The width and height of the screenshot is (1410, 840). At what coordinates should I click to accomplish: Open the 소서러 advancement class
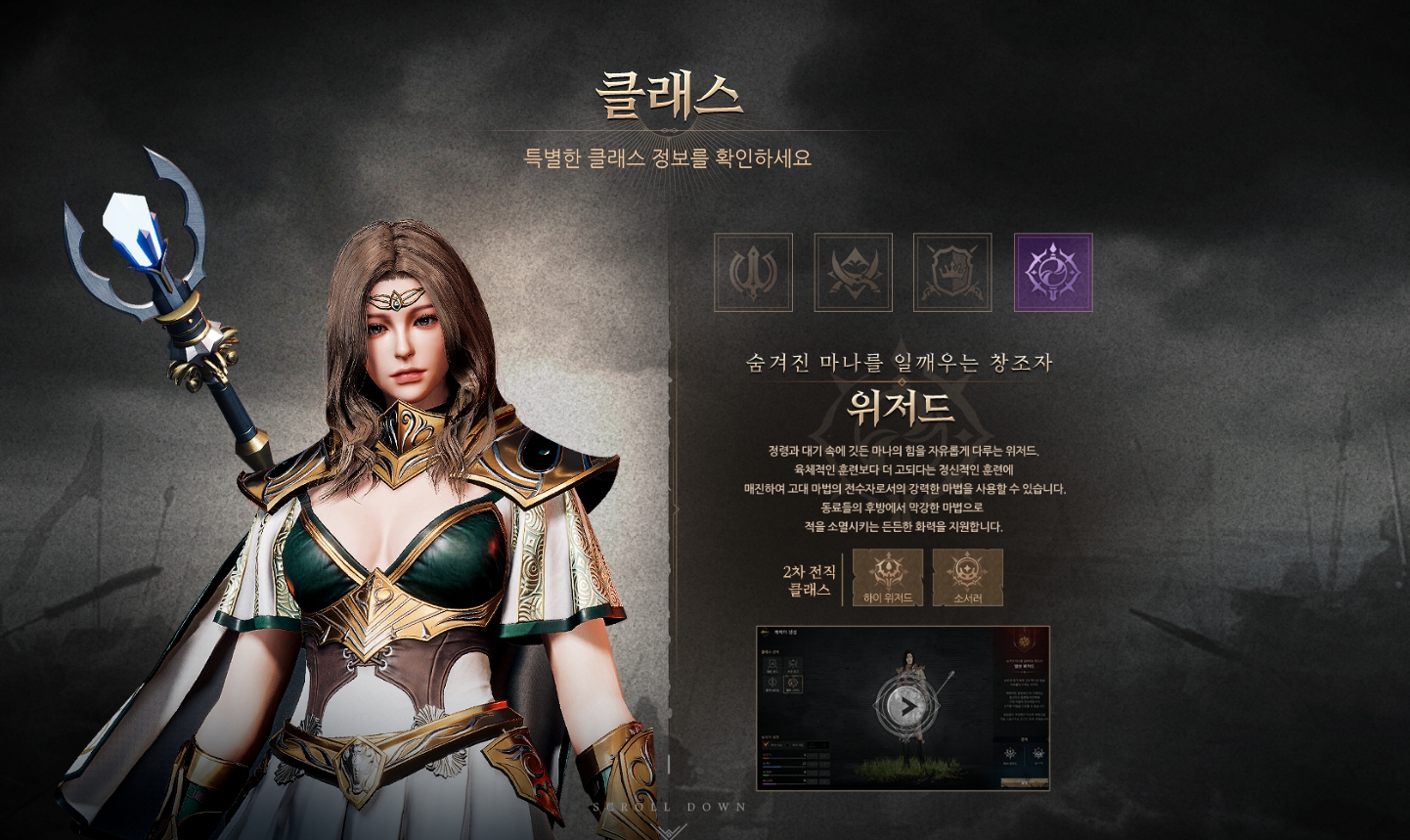tap(967, 577)
